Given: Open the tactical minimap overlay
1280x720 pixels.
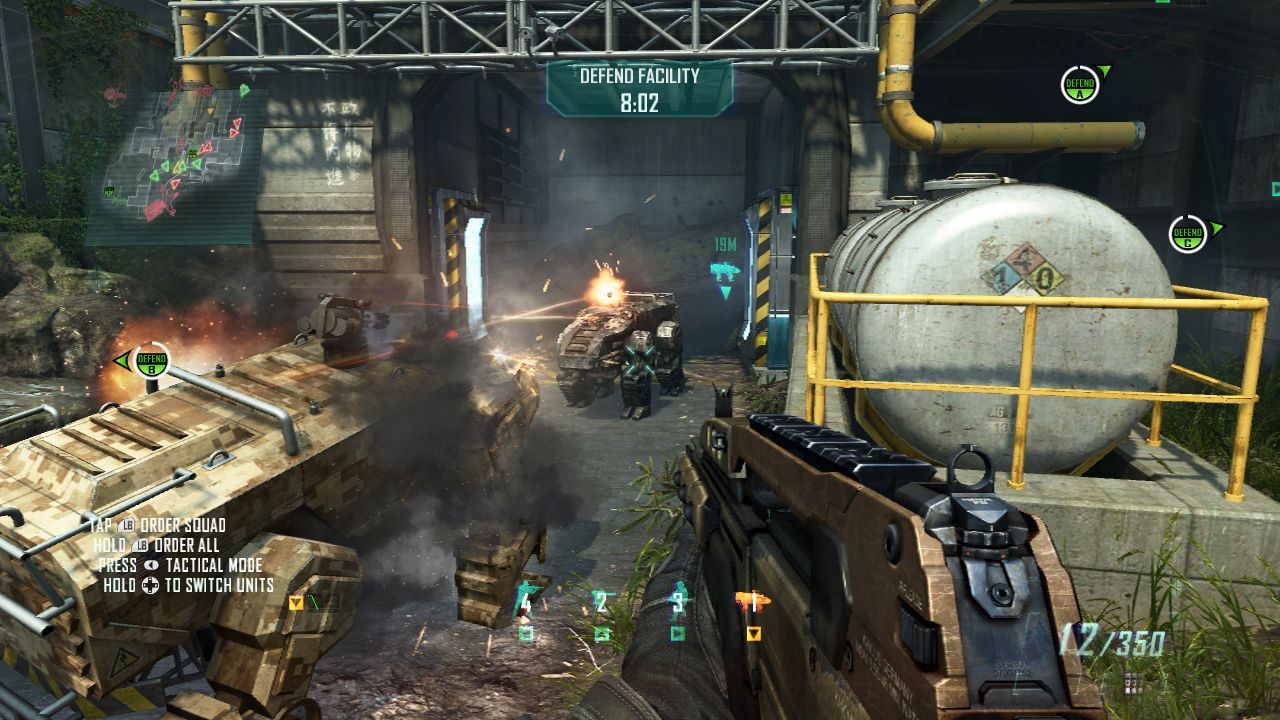Looking at the screenshot, I should click(176, 166).
